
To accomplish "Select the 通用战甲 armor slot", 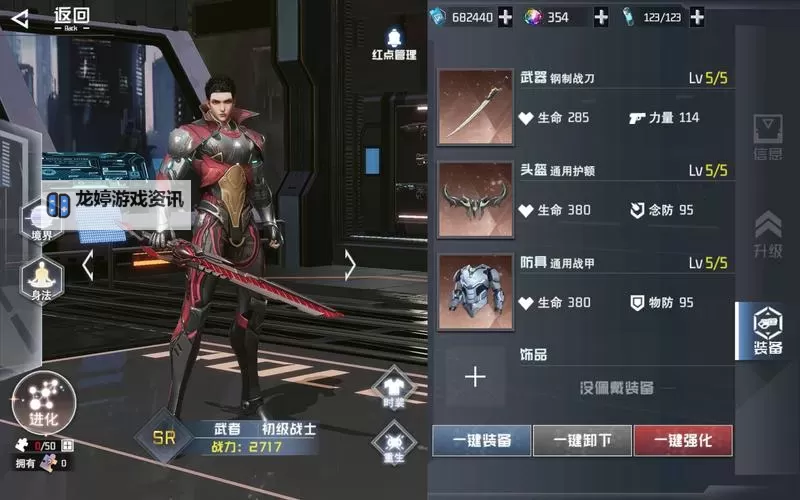I will tap(475, 290).
